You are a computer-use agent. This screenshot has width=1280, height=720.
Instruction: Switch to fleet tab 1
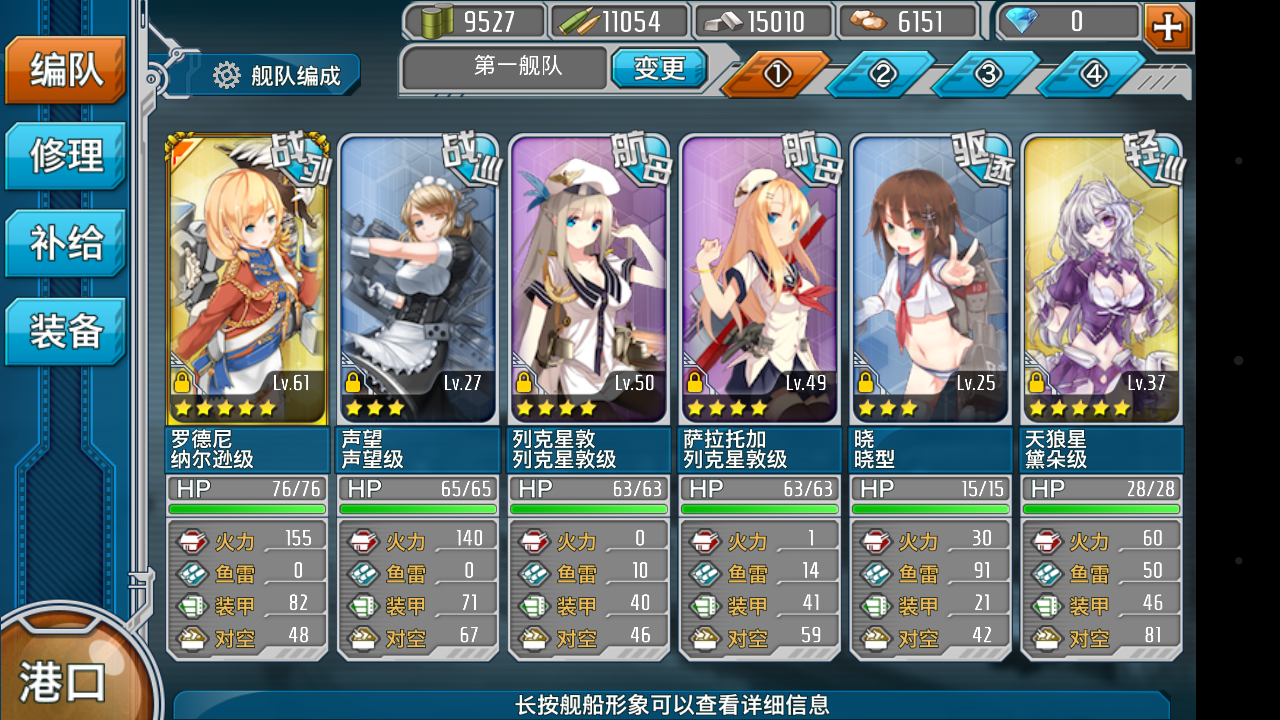pos(777,74)
